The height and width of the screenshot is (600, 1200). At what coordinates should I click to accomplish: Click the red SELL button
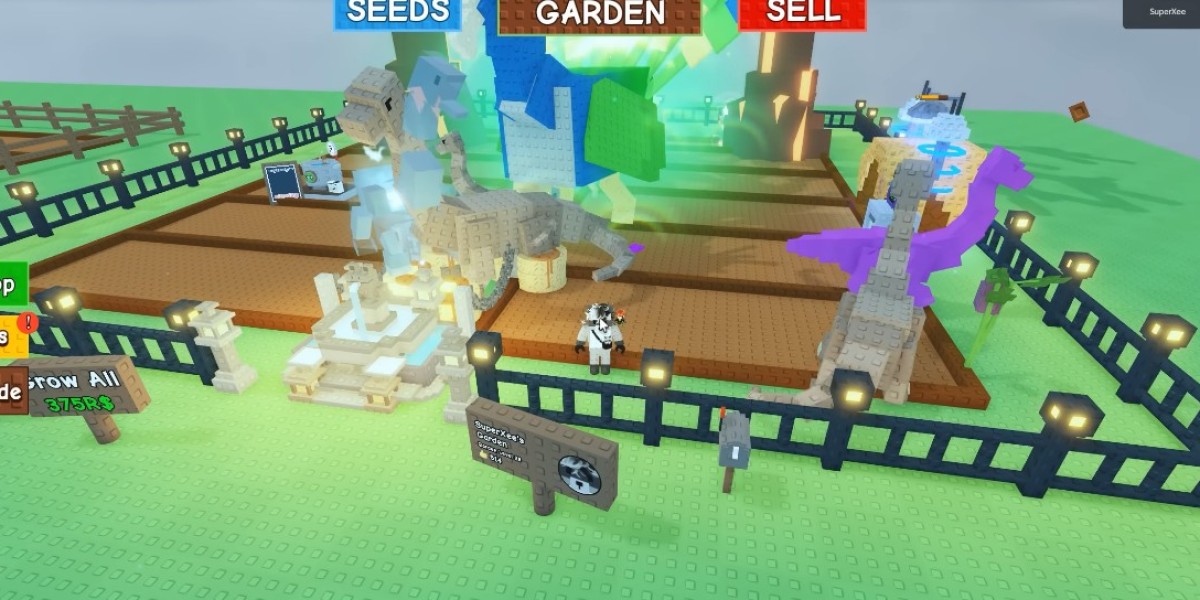801,13
